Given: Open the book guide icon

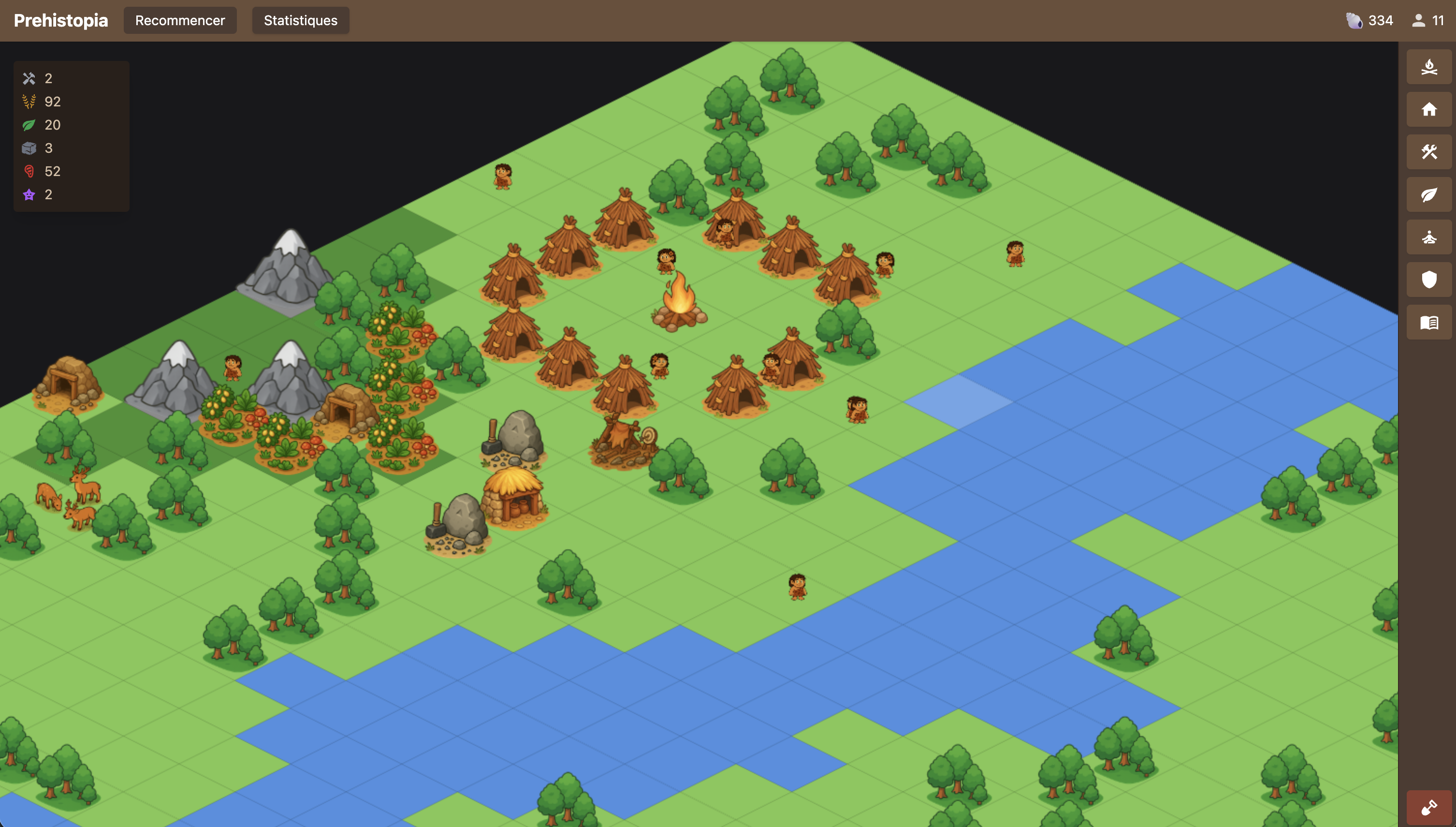Looking at the screenshot, I should [1429, 322].
